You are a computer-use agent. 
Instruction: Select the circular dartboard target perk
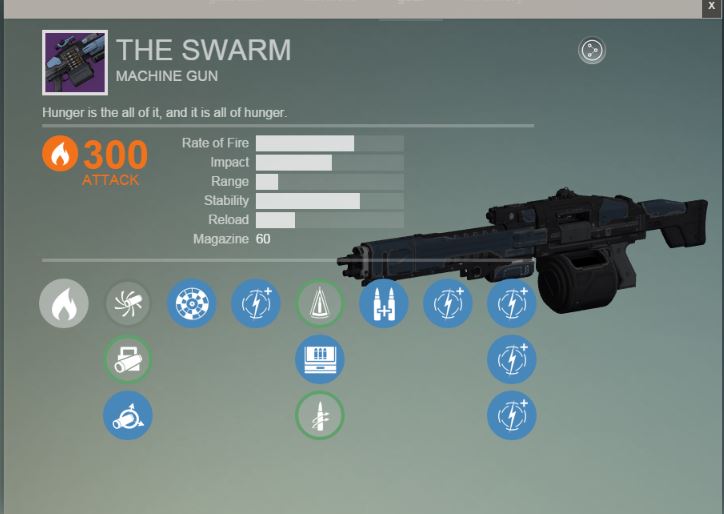point(192,303)
